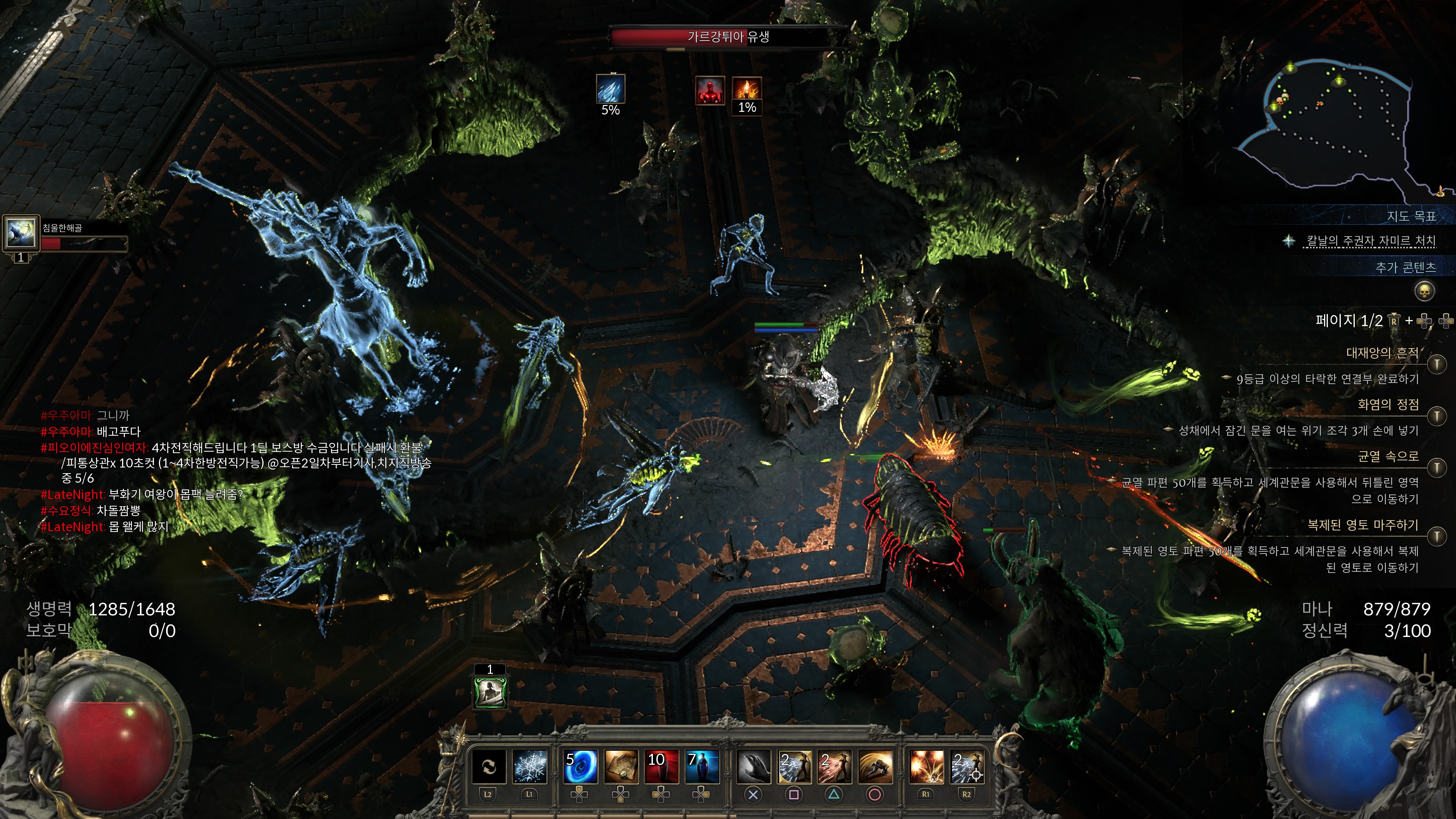
Task: Select the 침울한해골 minion portrait
Action: (x=21, y=232)
